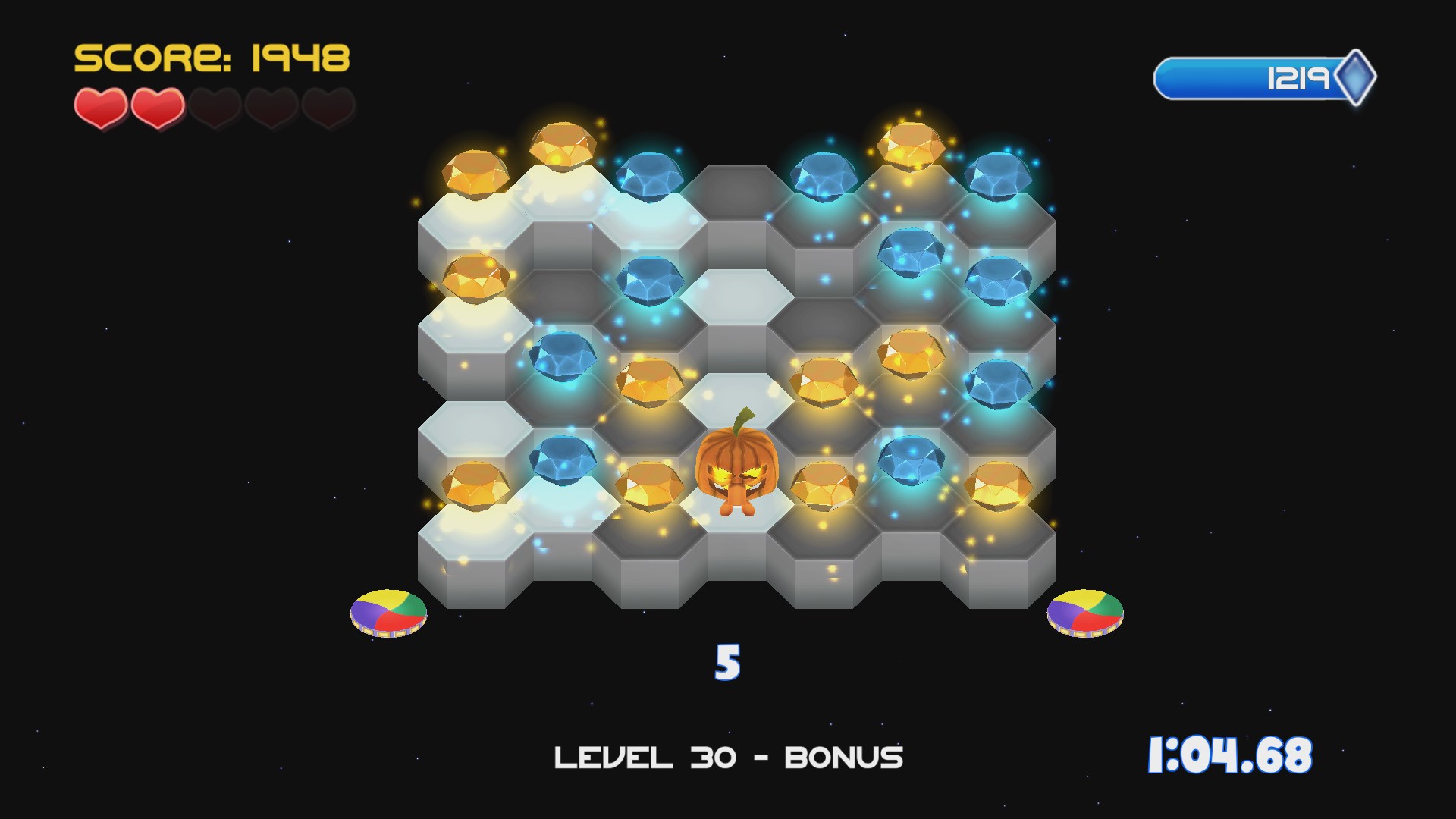
Task: Select the glowing yellow gem in top-left corner
Action: (476, 174)
